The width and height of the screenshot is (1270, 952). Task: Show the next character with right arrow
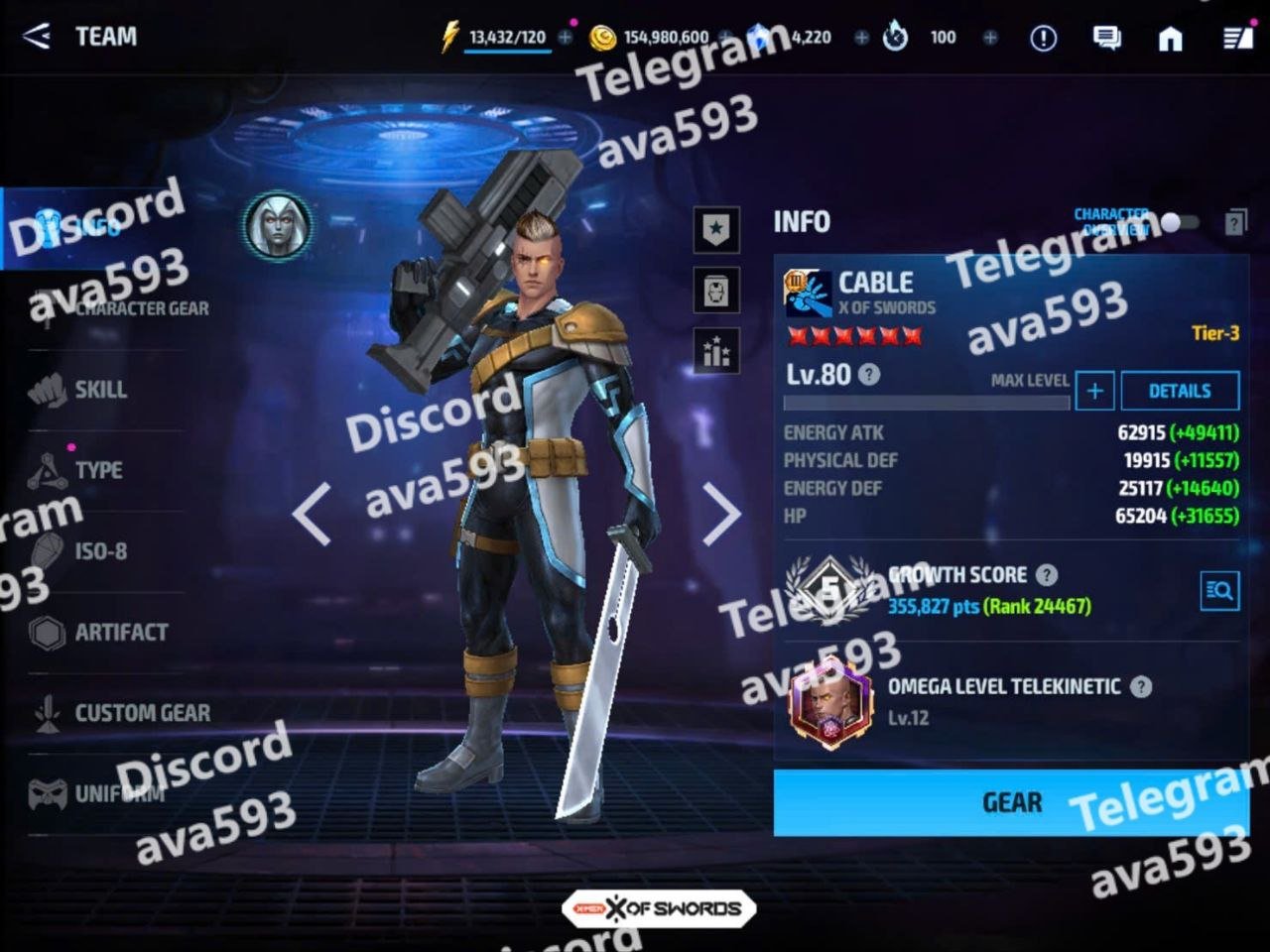click(721, 514)
